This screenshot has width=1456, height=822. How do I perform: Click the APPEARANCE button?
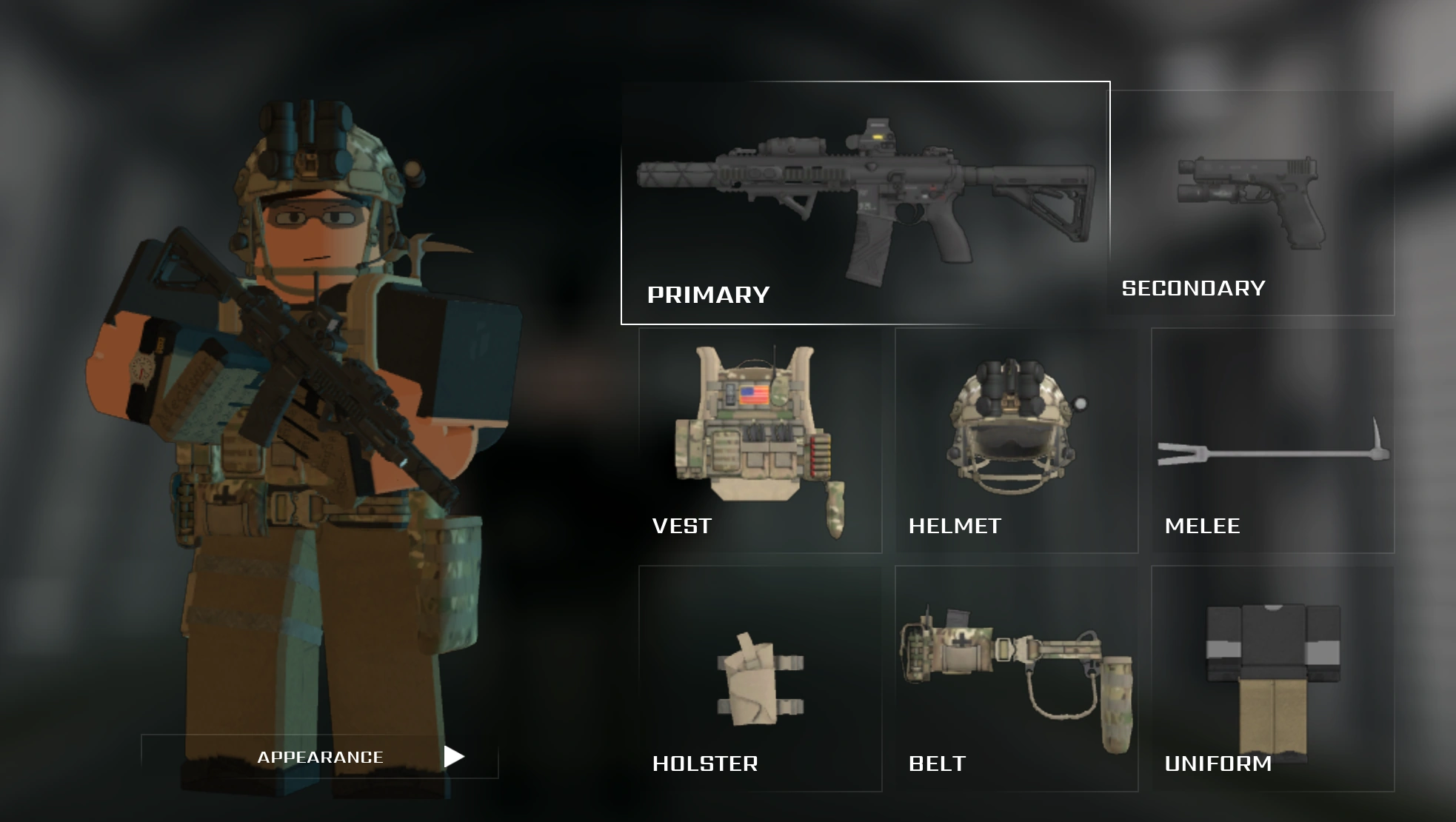(x=320, y=757)
